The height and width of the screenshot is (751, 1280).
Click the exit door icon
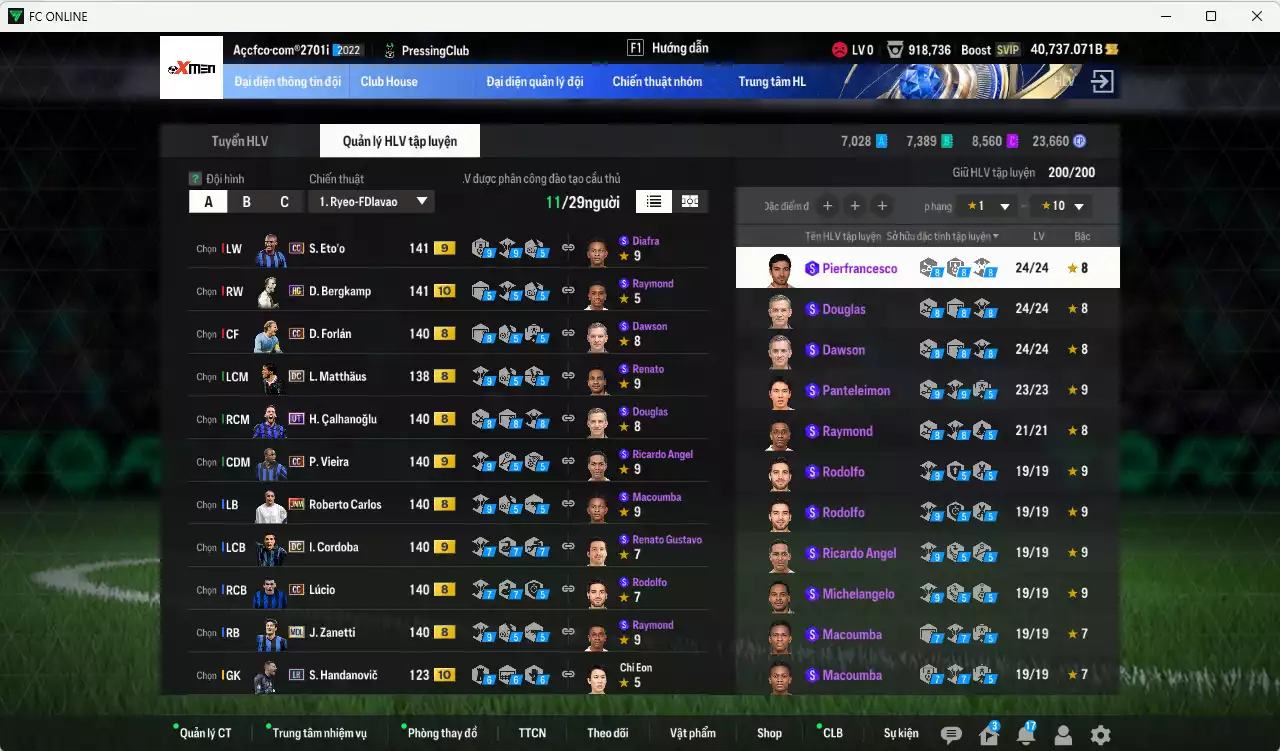1102,81
